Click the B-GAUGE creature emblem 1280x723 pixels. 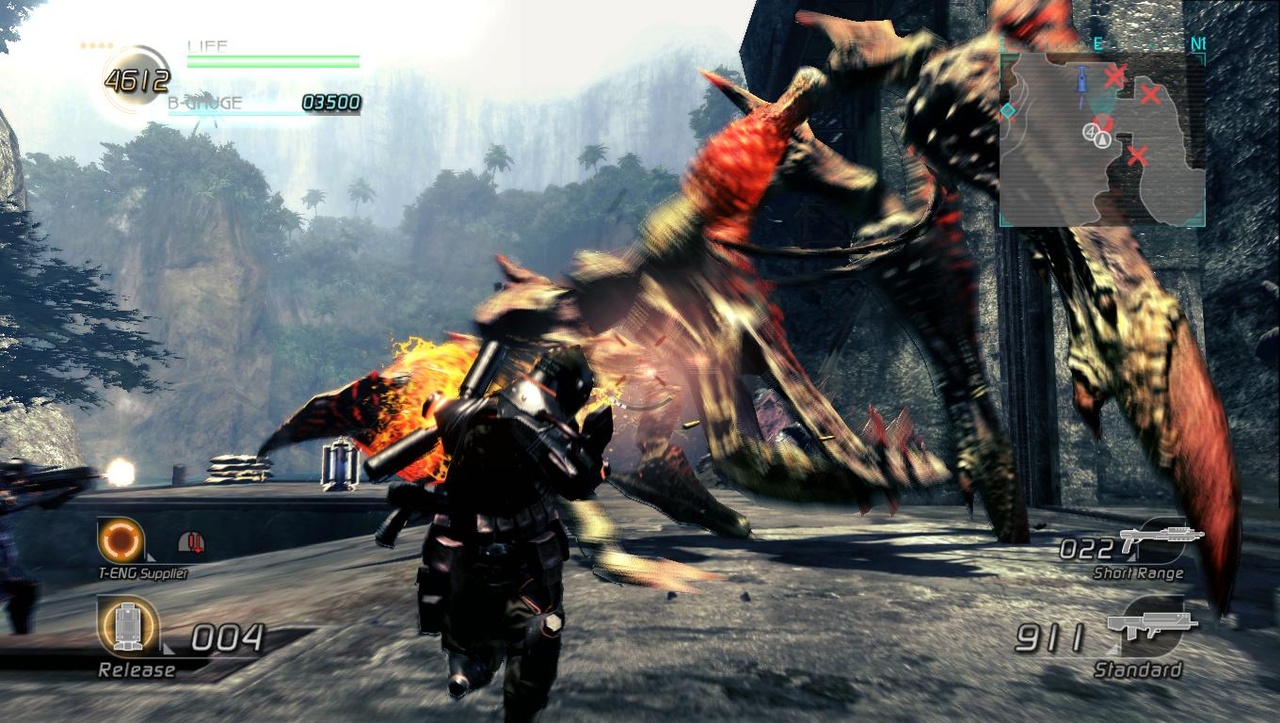point(201,95)
